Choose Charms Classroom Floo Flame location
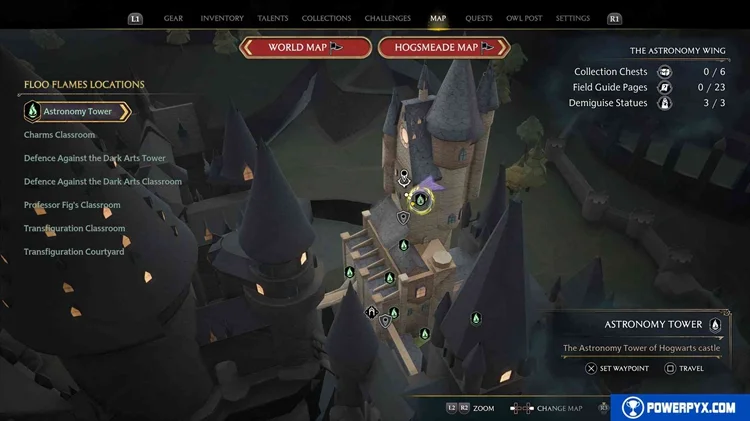 click(x=59, y=135)
